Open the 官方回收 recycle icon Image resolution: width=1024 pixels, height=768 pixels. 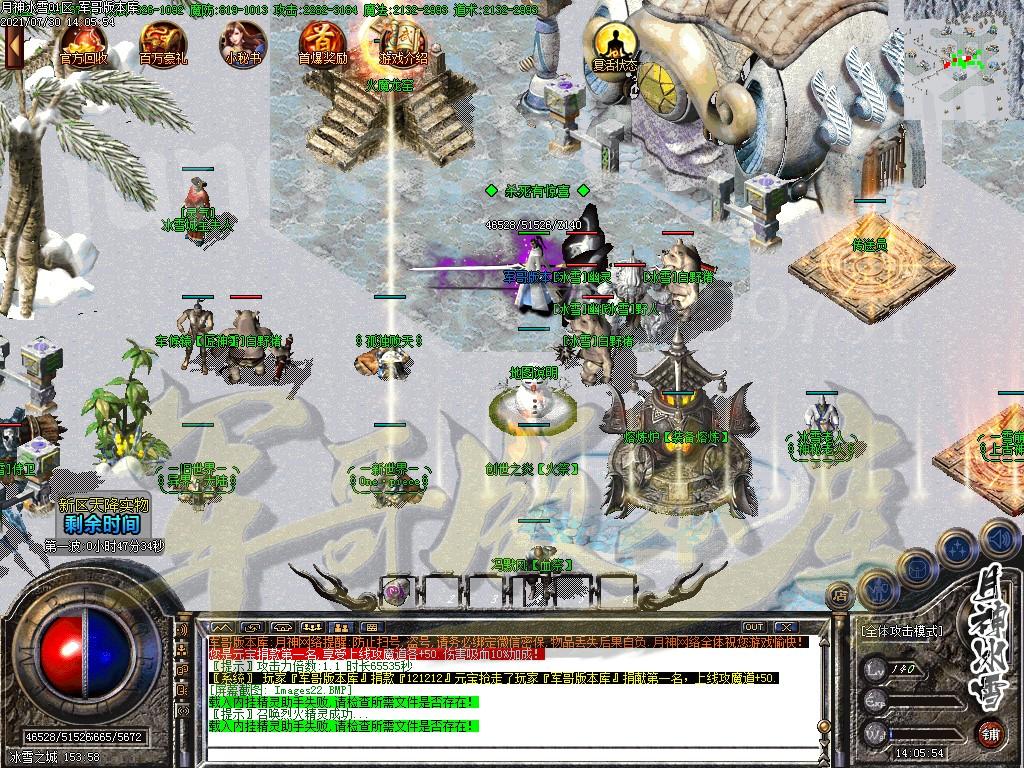coord(83,42)
